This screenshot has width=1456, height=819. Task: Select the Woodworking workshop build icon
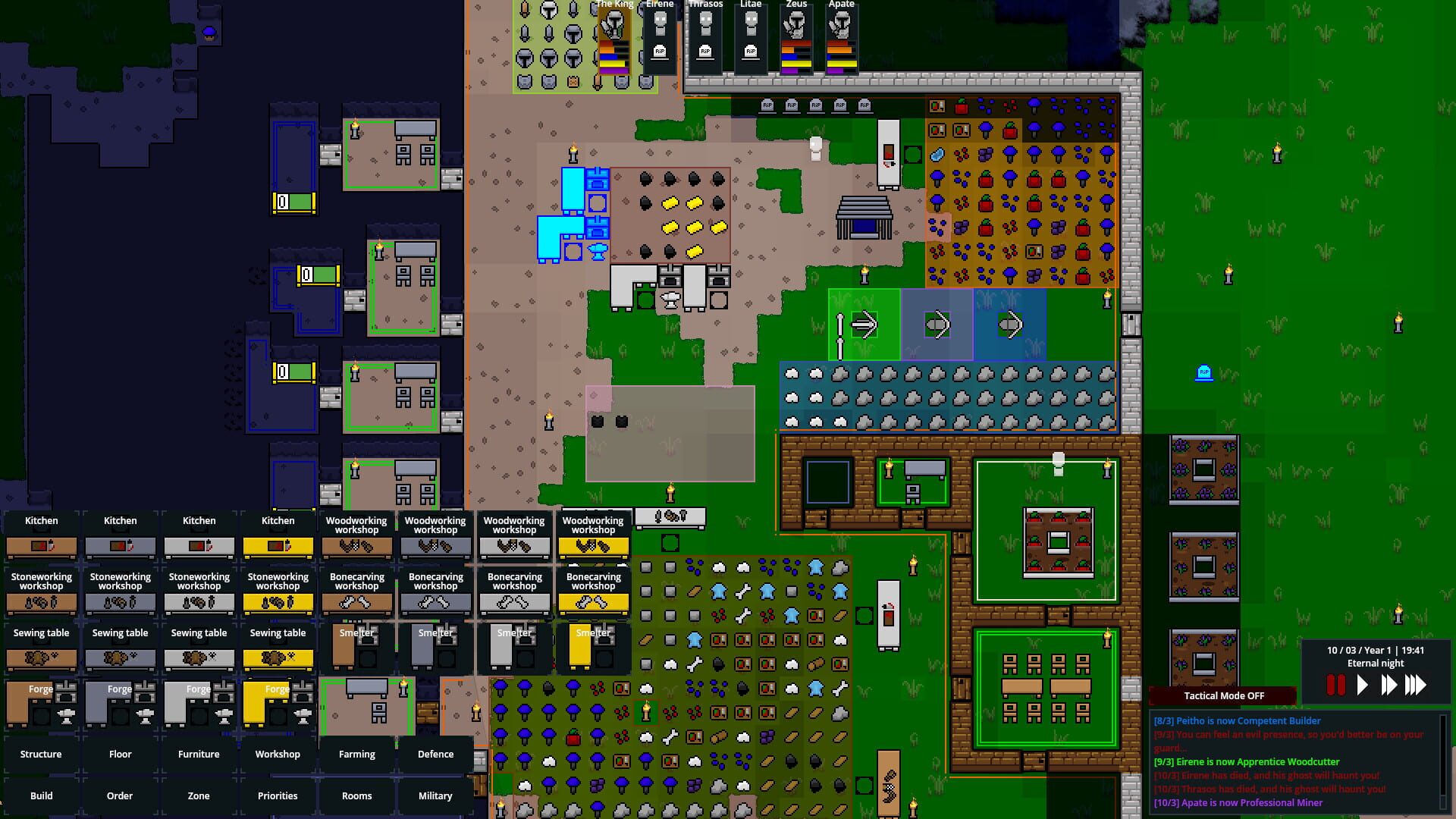tap(356, 535)
